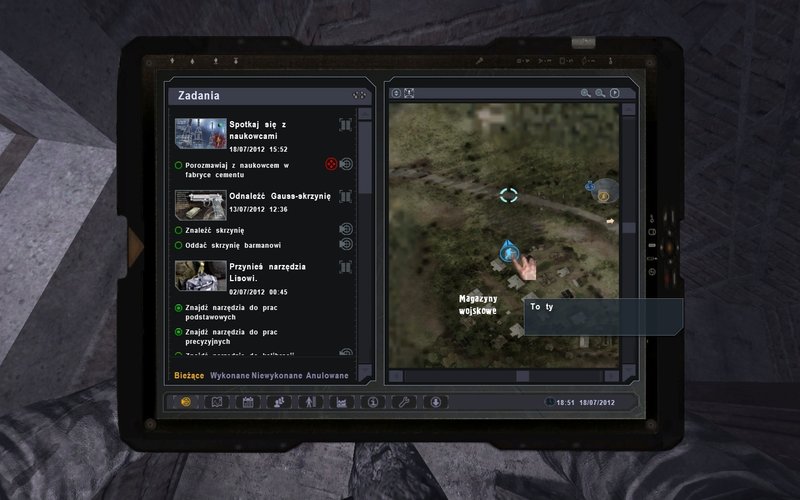Zoom in on the map with plus magnifier

(586, 94)
